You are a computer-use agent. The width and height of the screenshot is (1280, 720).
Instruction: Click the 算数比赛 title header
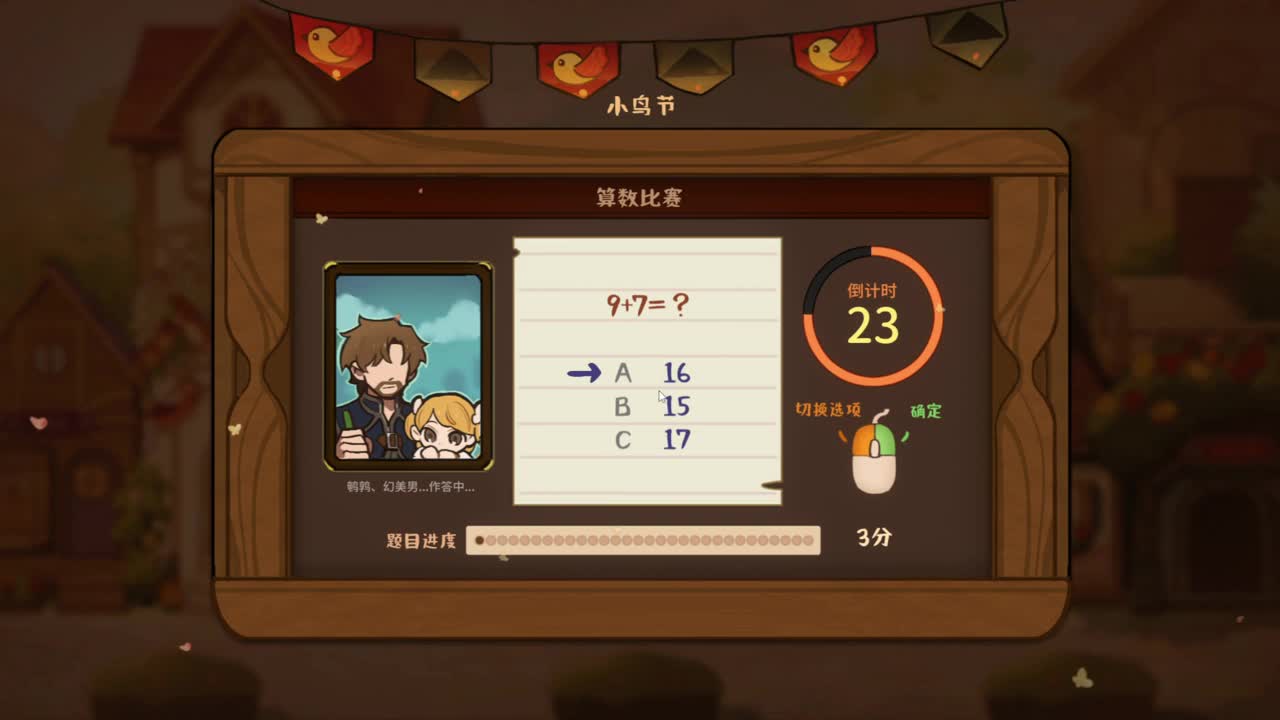640,194
